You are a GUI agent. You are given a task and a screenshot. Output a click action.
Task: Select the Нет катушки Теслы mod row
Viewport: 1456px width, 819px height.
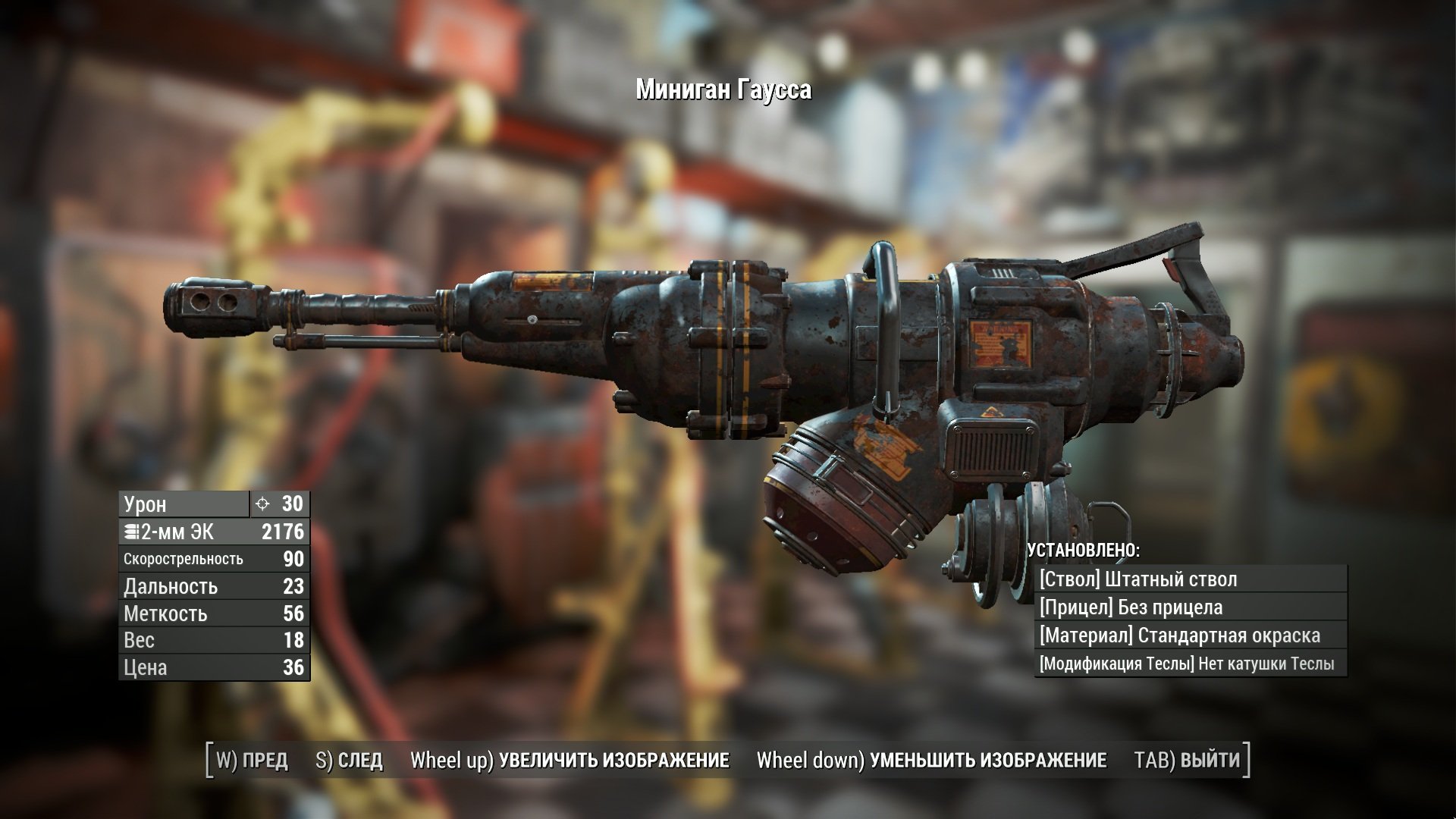tap(1190, 664)
